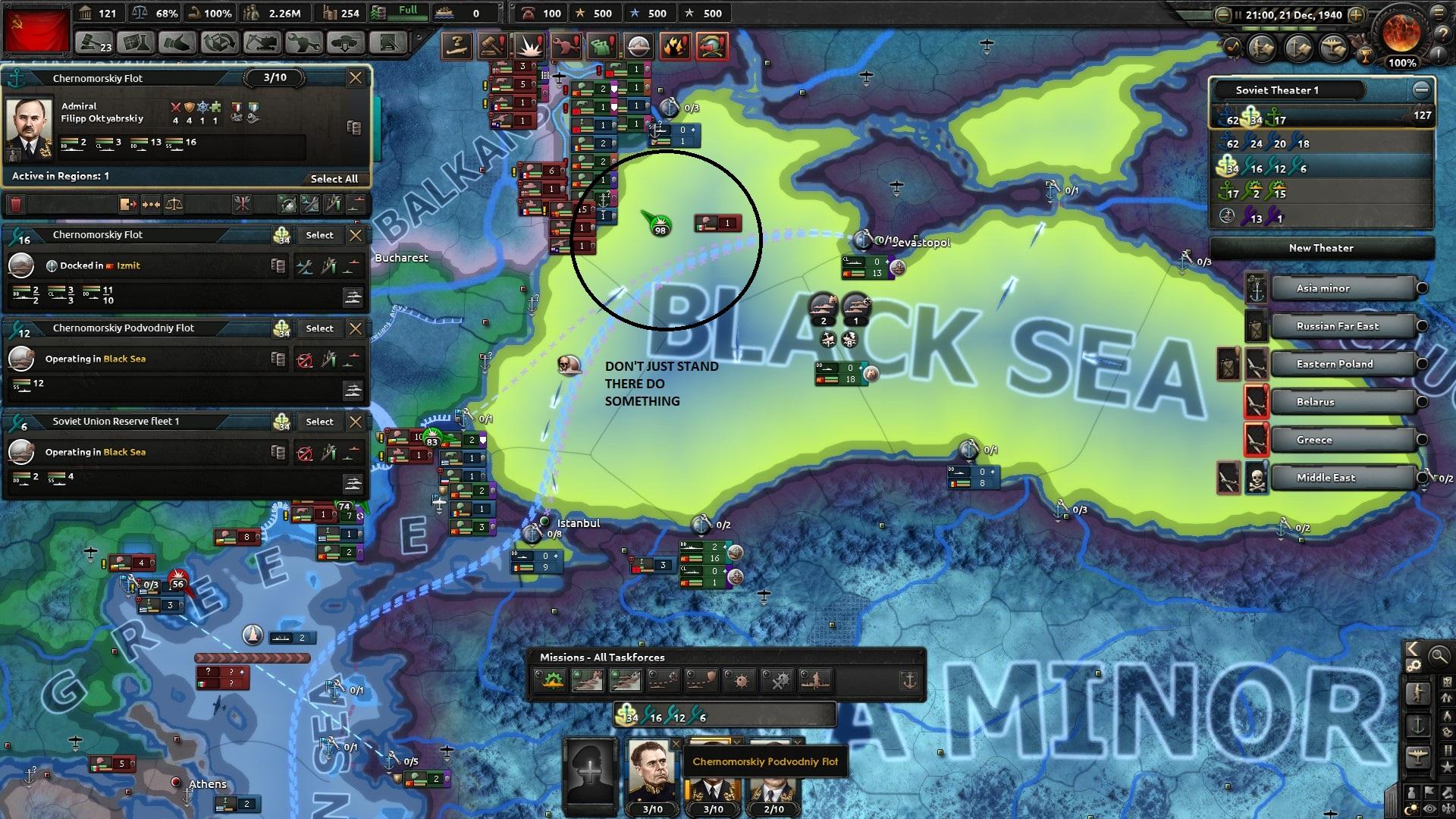Click the plus control to increase game speed
This screenshot has width=1456, height=819.
click(1357, 14)
